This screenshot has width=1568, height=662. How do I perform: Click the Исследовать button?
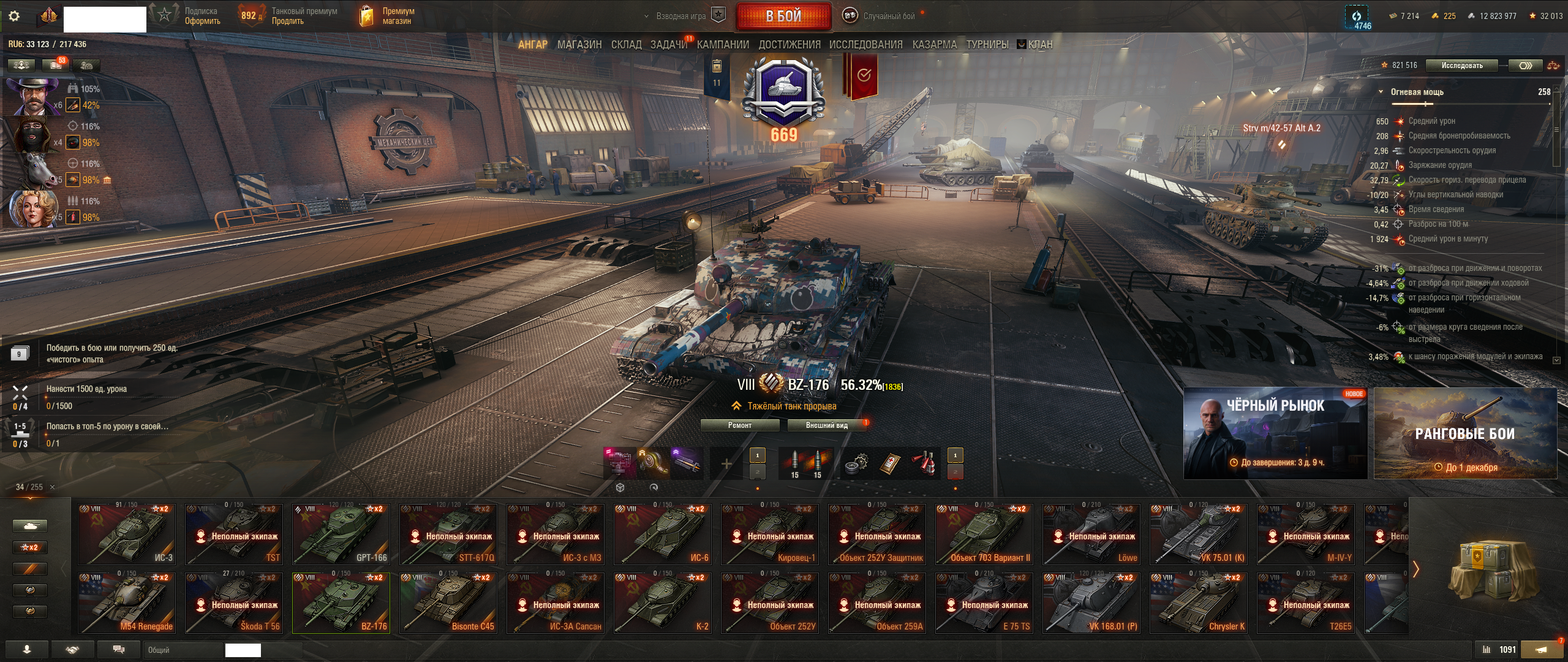pyautogui.click(x=1461, y=66)
